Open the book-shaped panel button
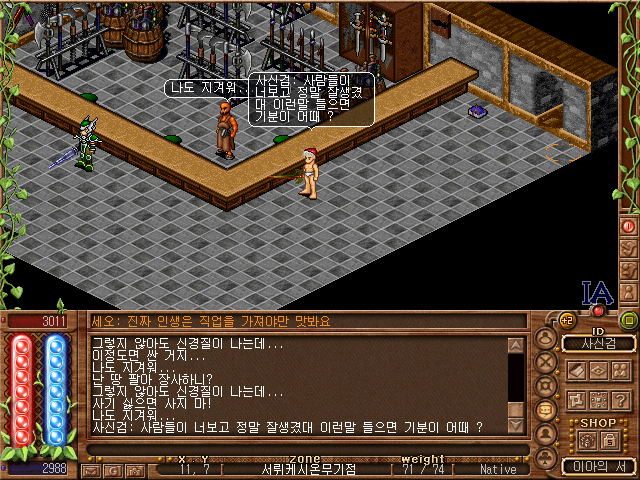The height and width of the screenshot is (480, 640). [x=576, y=371]
